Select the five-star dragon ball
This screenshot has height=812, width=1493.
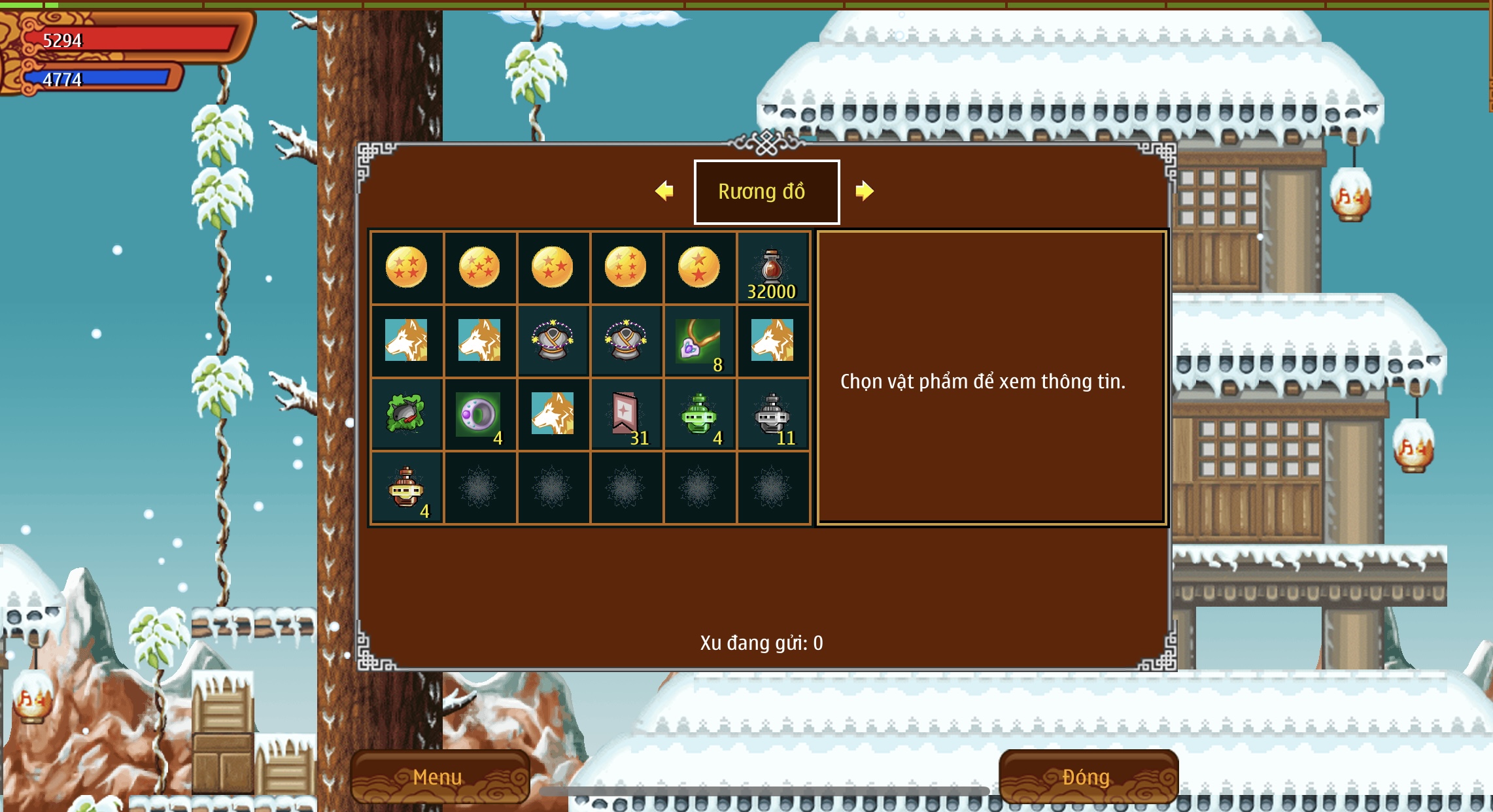[x=479, y=267]
